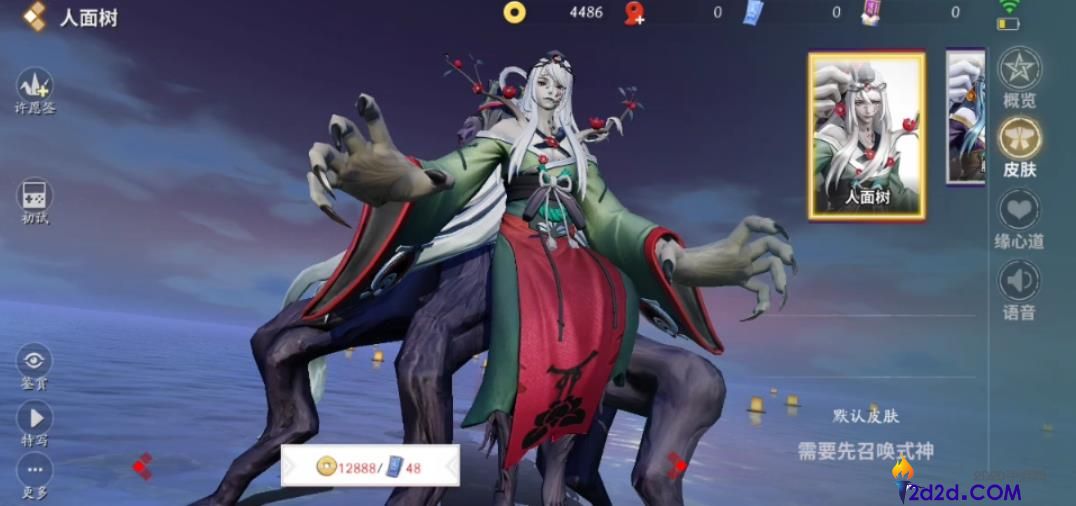Open the 语音 voice tab

click(1019, 283)
